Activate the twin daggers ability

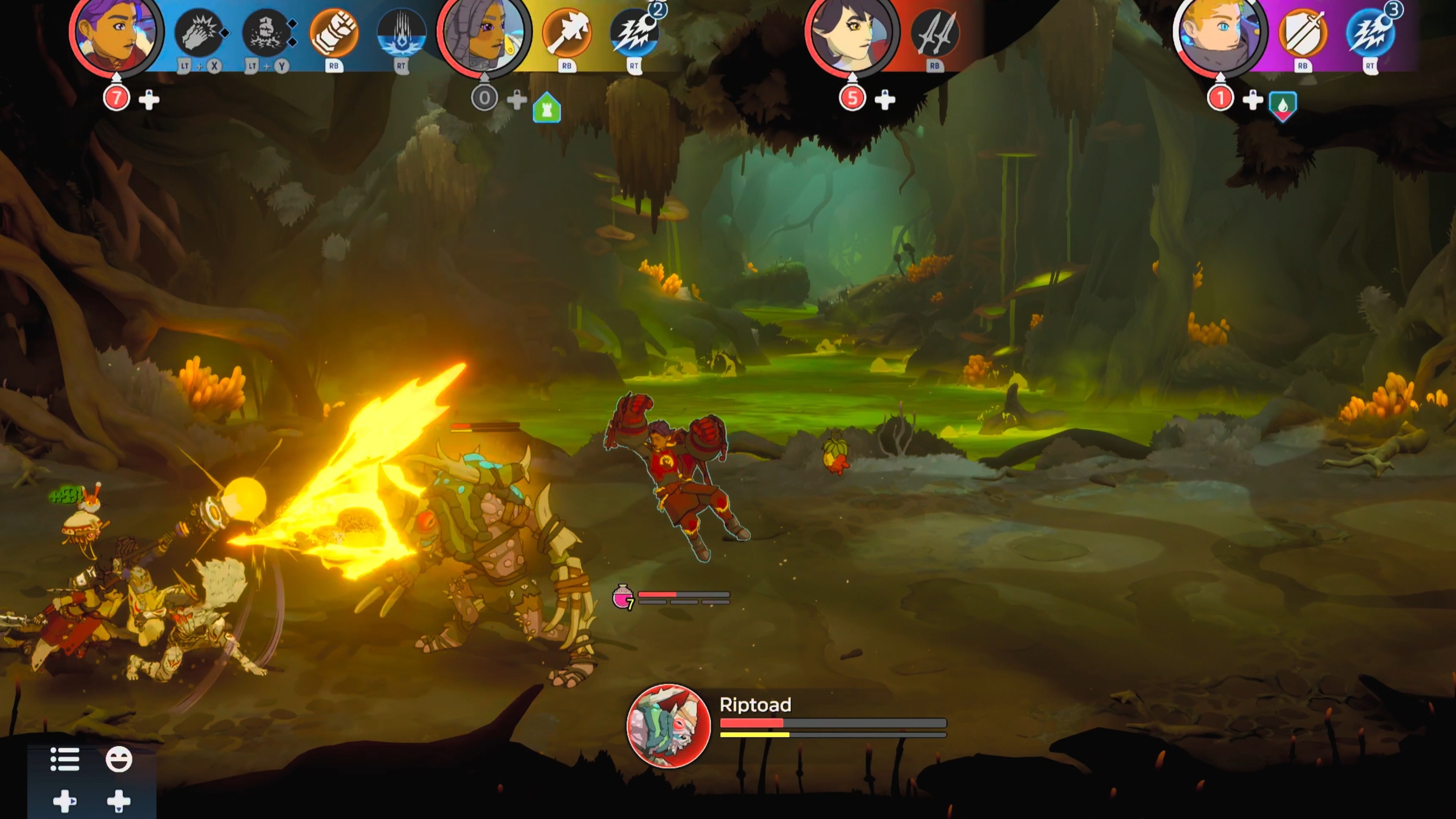(934, 33)
